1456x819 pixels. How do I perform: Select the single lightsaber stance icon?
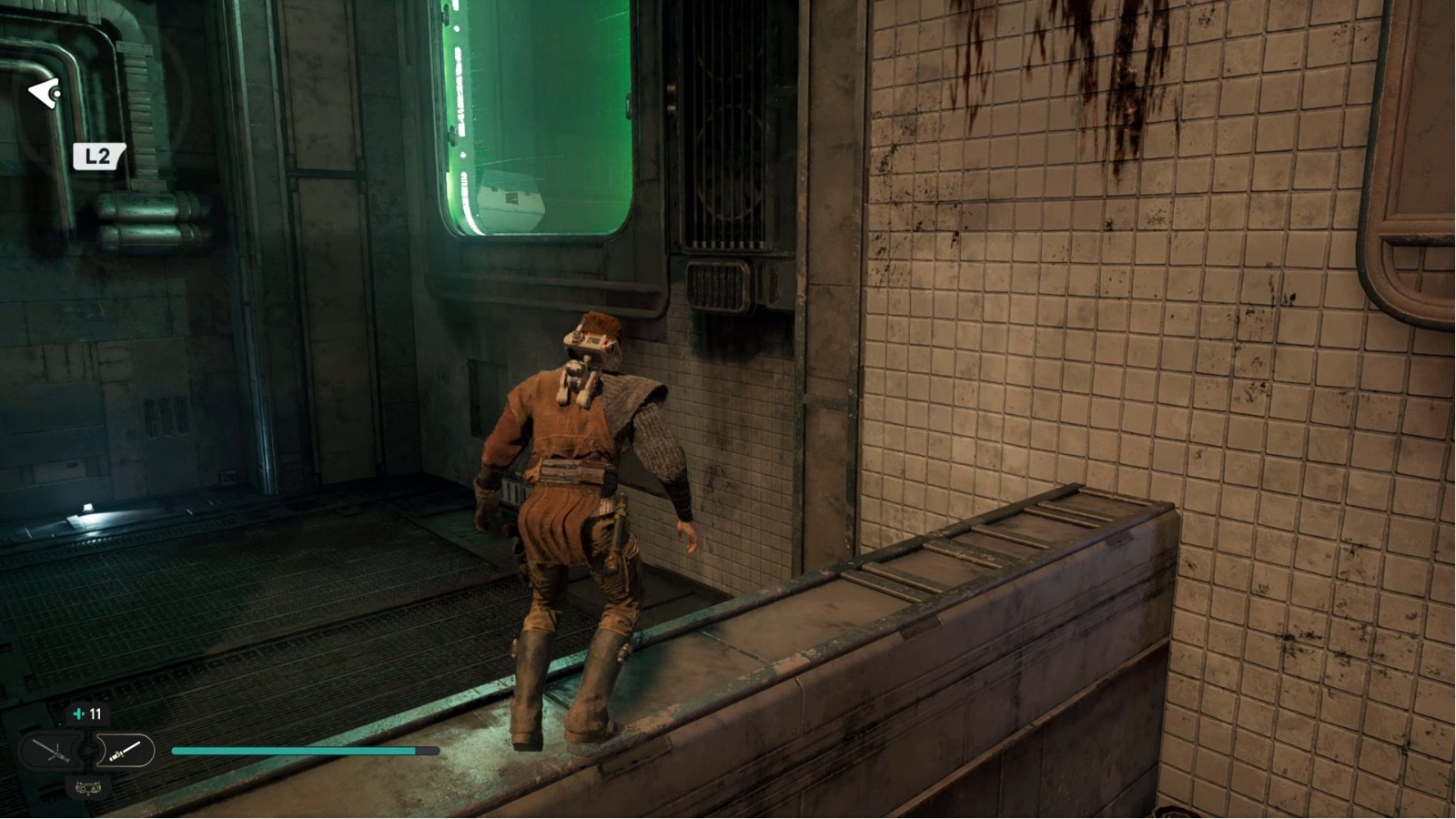pyautogui.click(x=126, y=749)
